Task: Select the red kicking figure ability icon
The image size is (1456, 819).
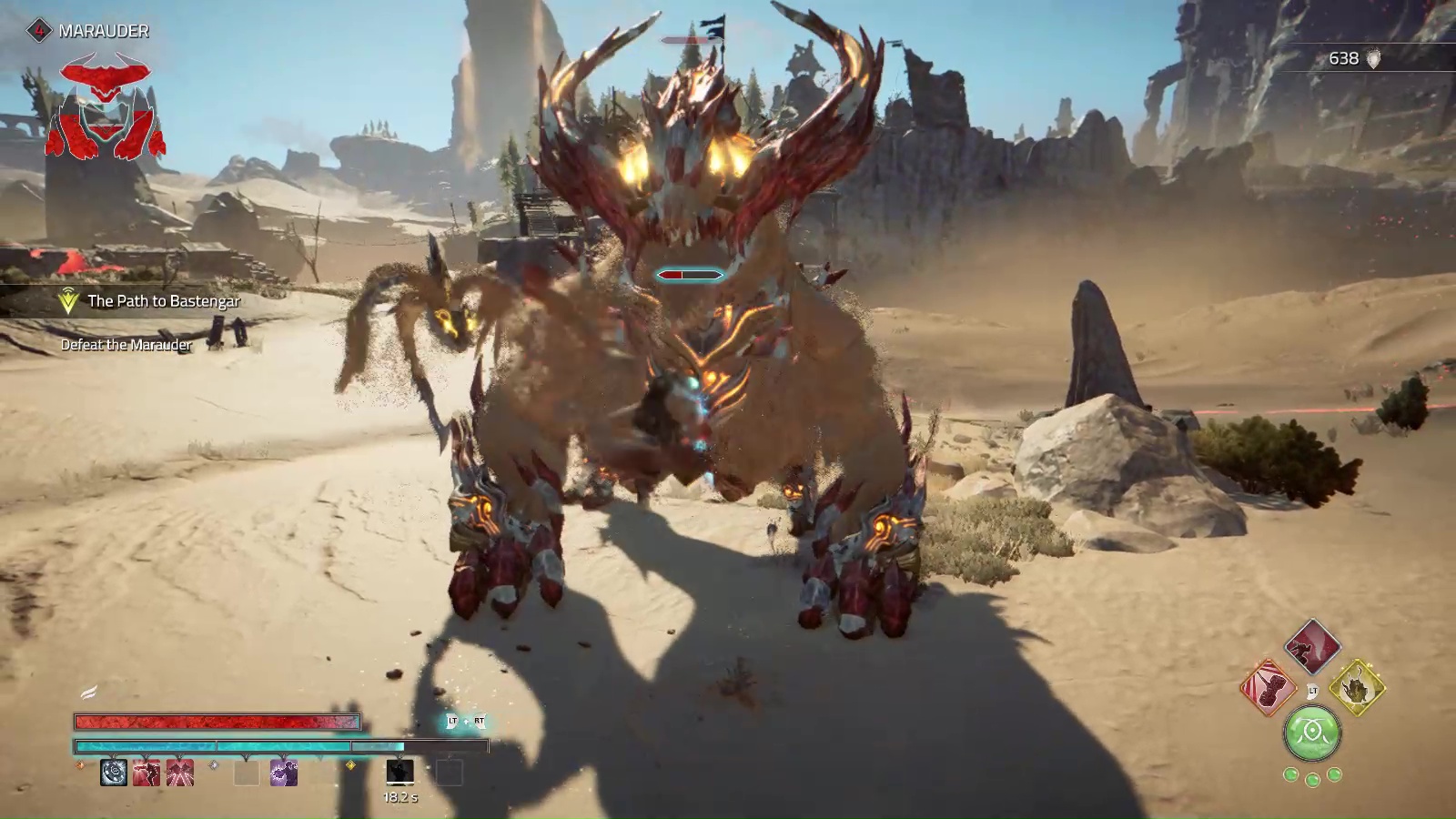Action: (147, 773)
